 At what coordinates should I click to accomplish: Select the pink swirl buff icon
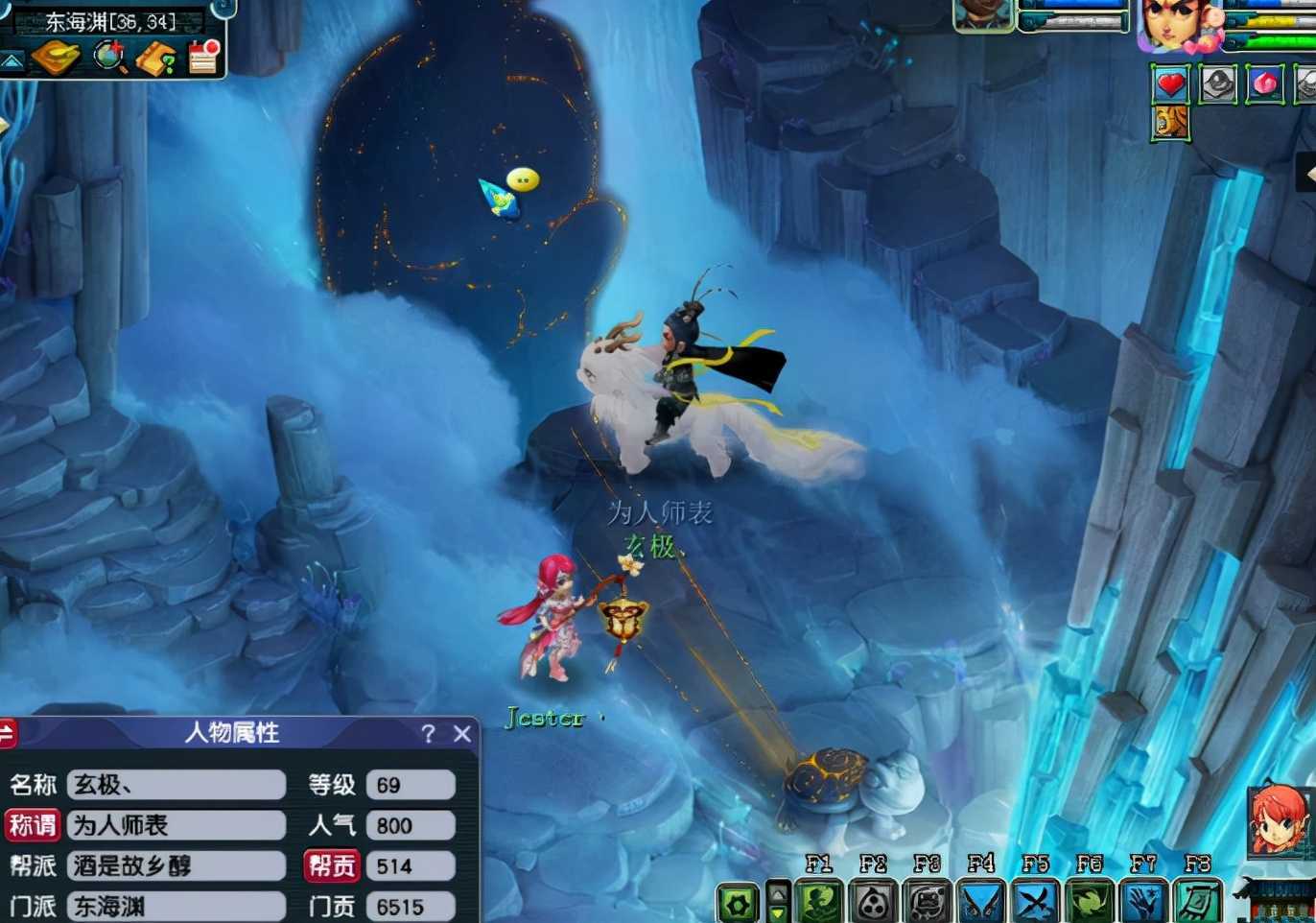(1265, 84)
